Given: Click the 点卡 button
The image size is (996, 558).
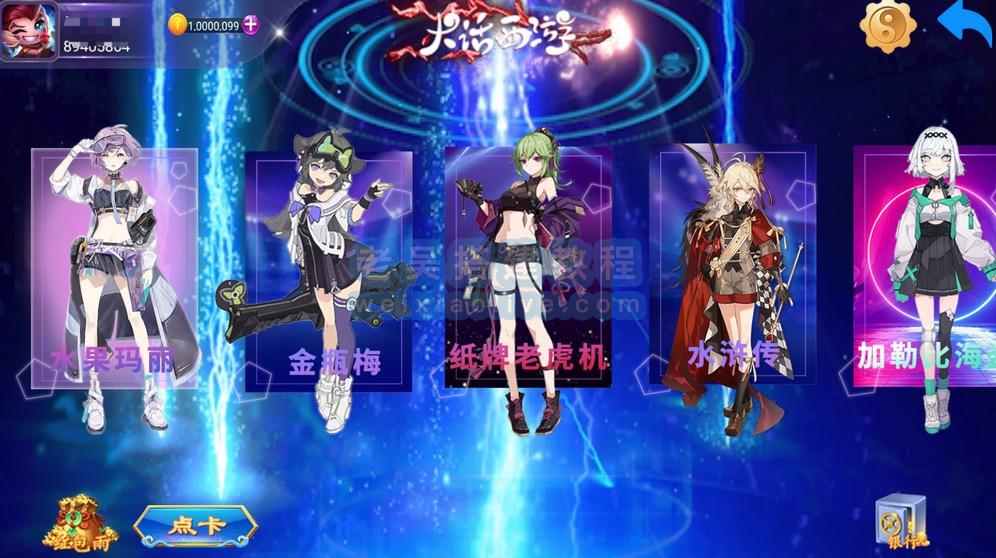Looking at the screenshot, I should pos(195,525).
